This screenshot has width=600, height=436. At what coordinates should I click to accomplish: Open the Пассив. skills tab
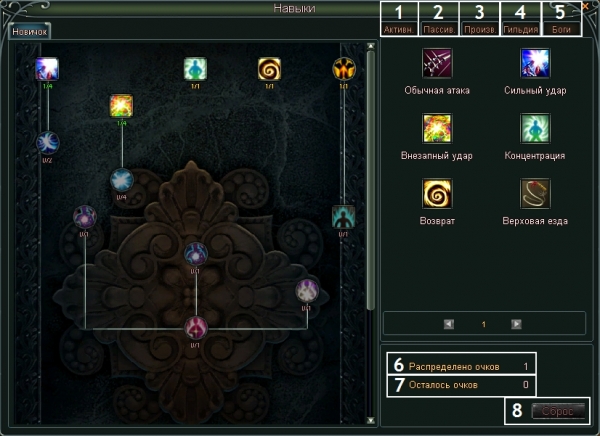(439, 30)
